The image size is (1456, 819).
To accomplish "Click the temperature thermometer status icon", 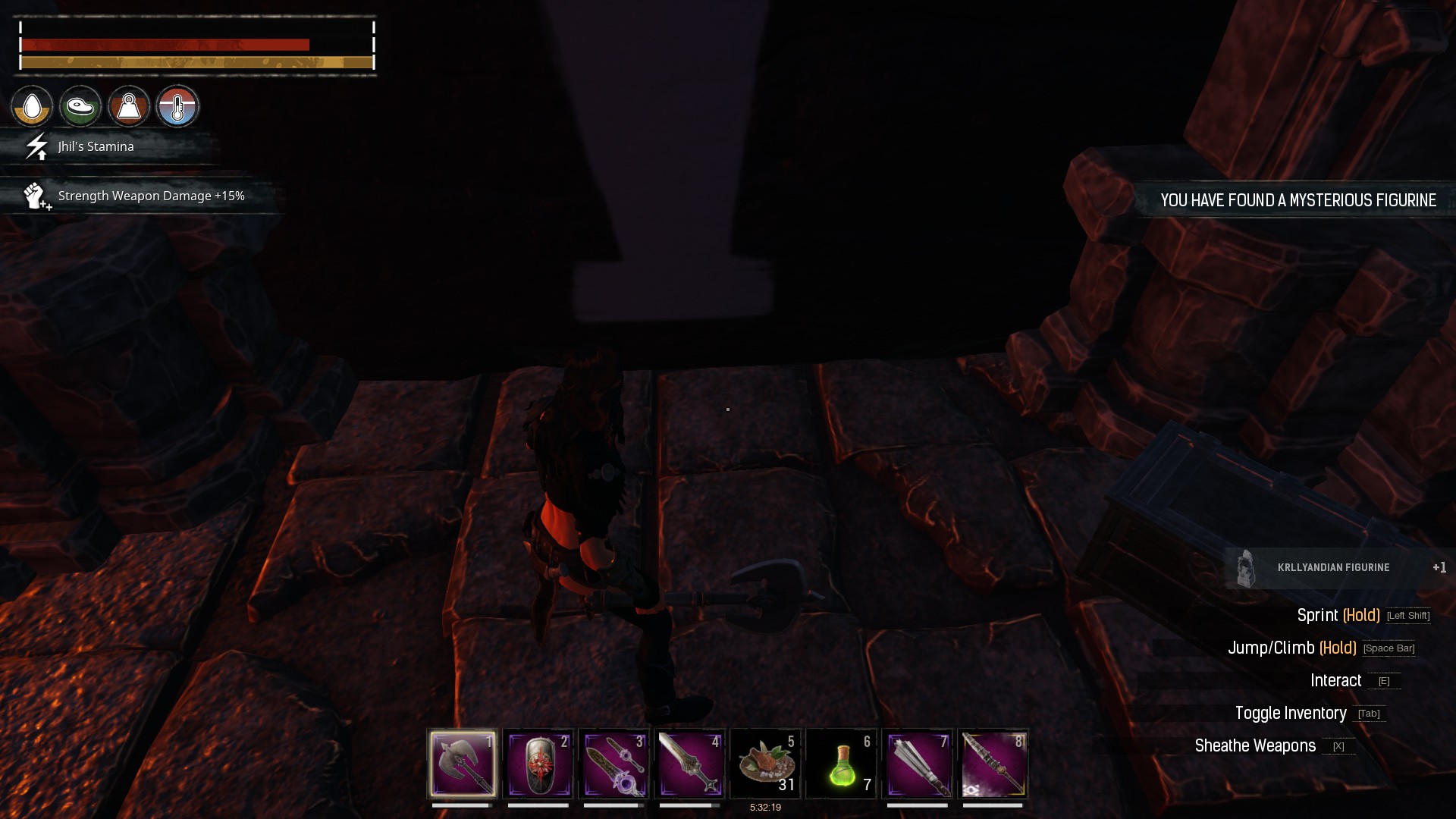I will (x=177, y=106).
